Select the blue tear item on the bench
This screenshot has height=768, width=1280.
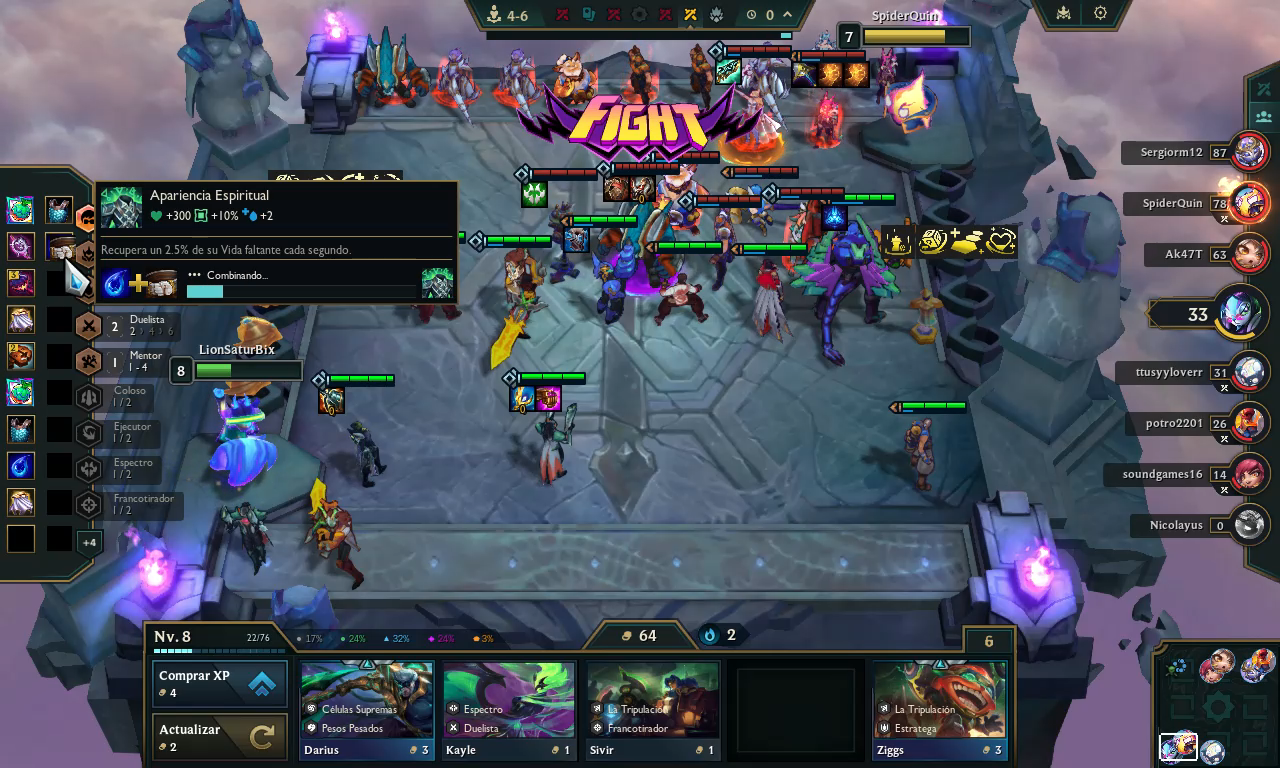tap(20, 466)
